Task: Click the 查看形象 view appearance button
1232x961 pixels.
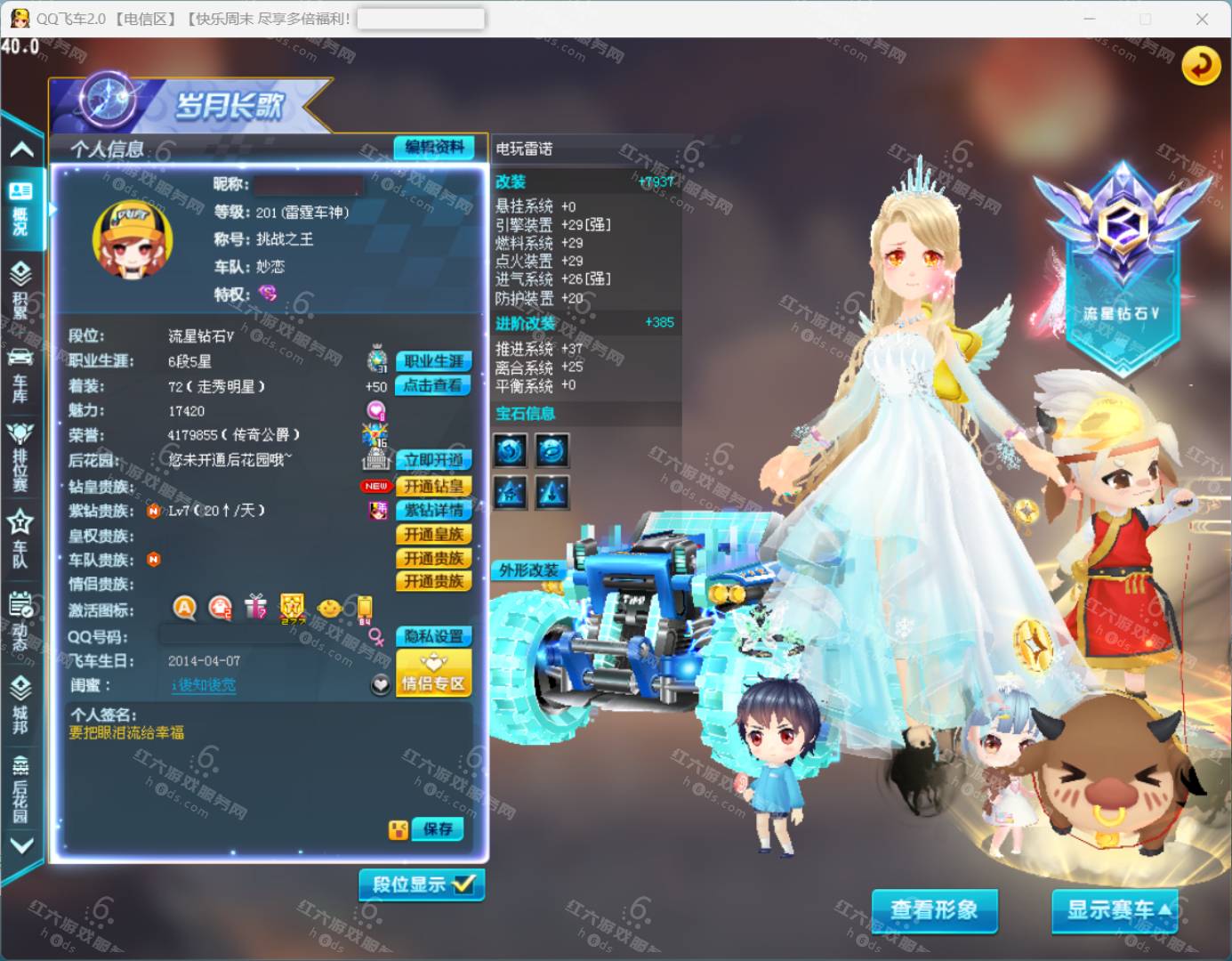Action: tap(934, 909)
